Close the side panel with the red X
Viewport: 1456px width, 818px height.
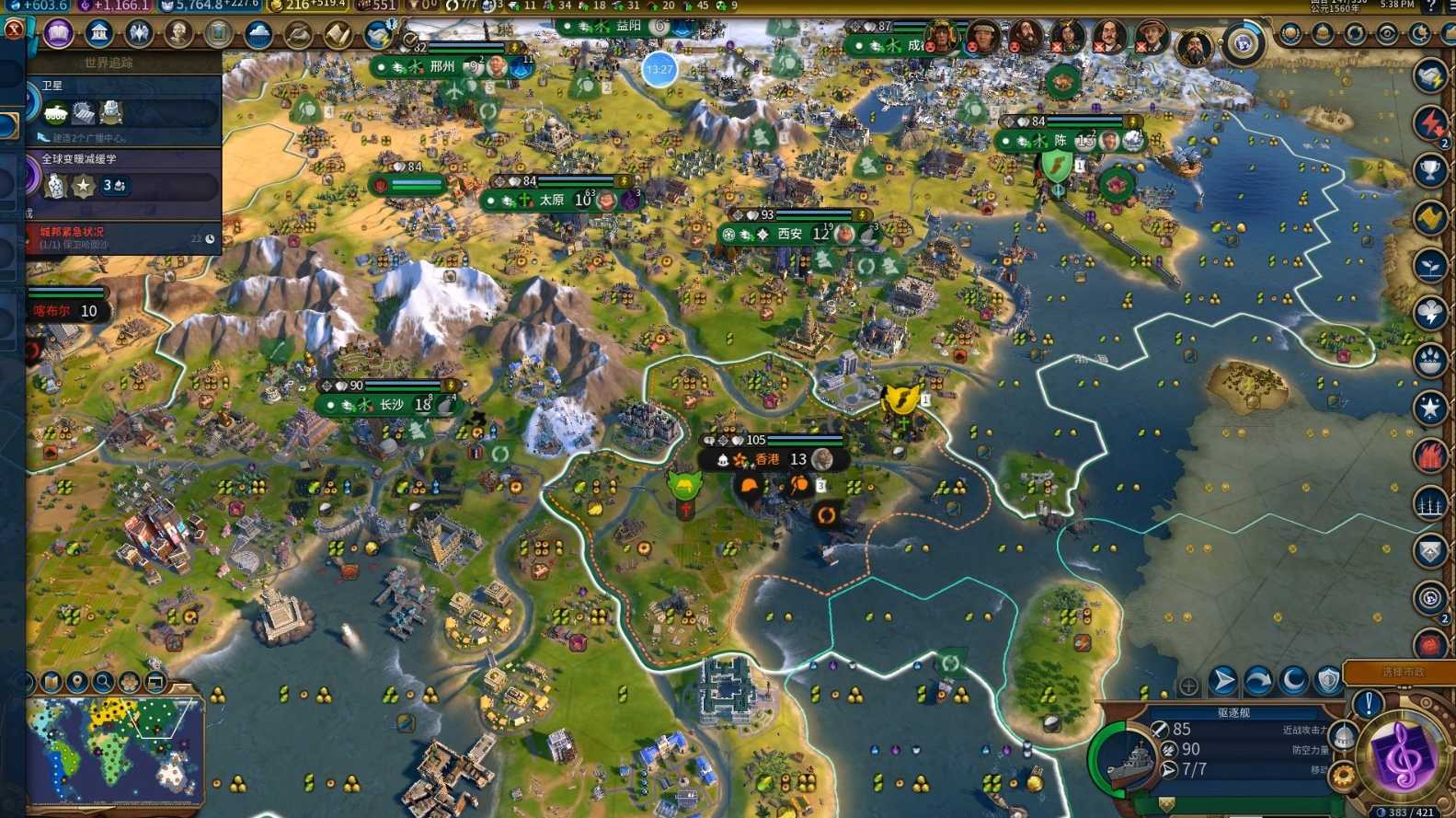tap(13, 29)
